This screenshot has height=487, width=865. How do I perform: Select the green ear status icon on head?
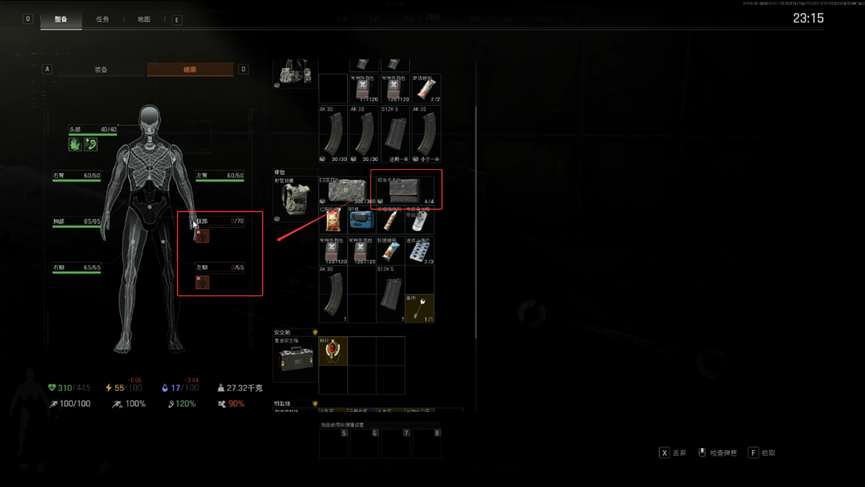(90, 144)
